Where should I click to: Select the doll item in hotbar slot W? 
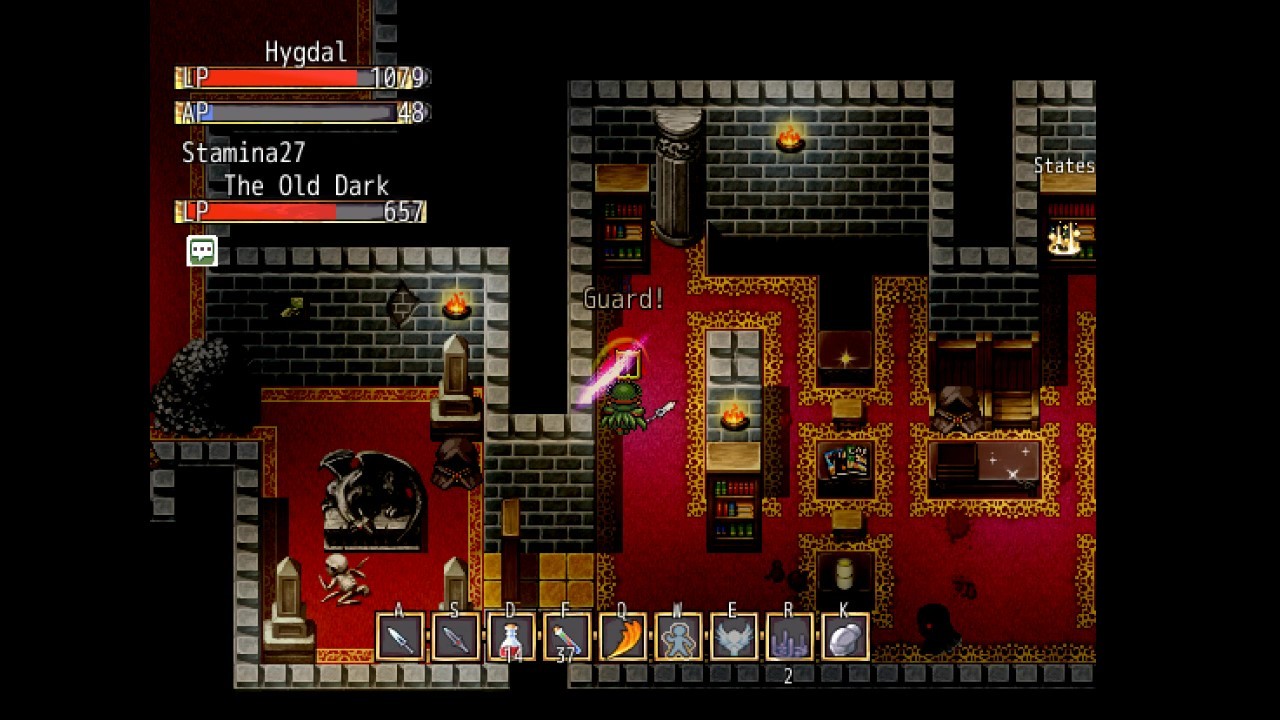tap(681, 637)
